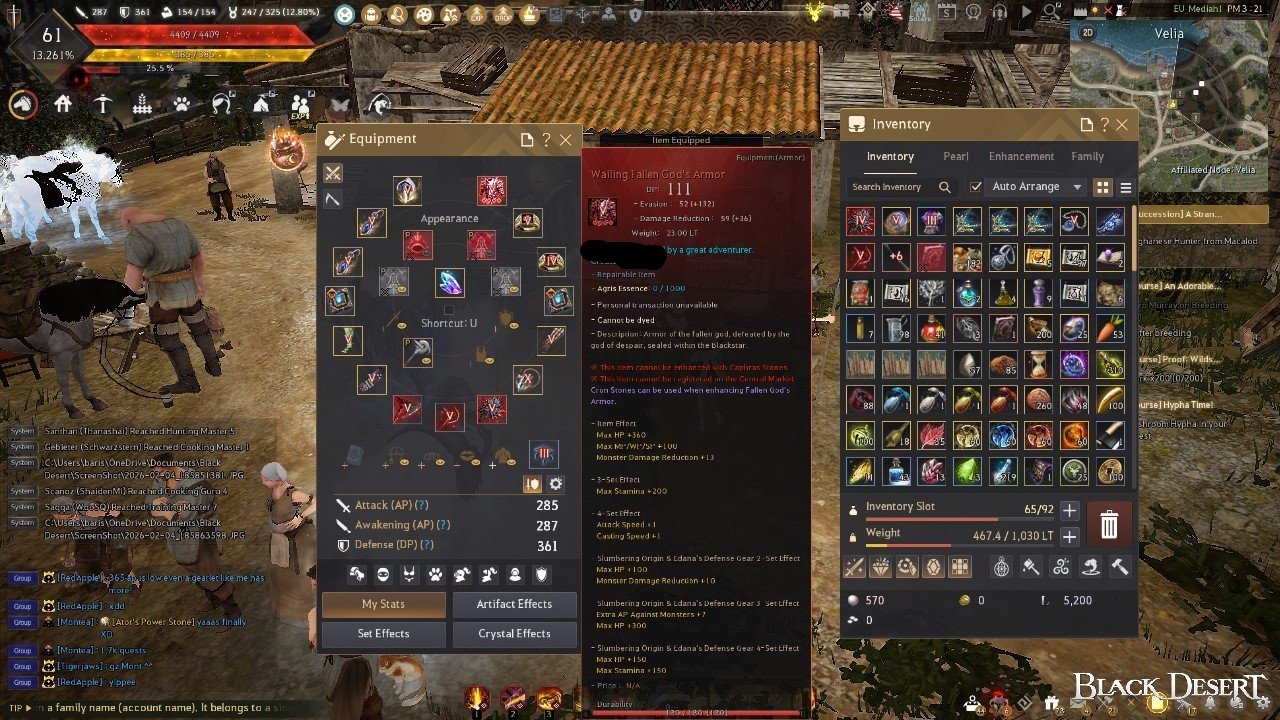Click the trash can delete button

(x=1109, y=524)
